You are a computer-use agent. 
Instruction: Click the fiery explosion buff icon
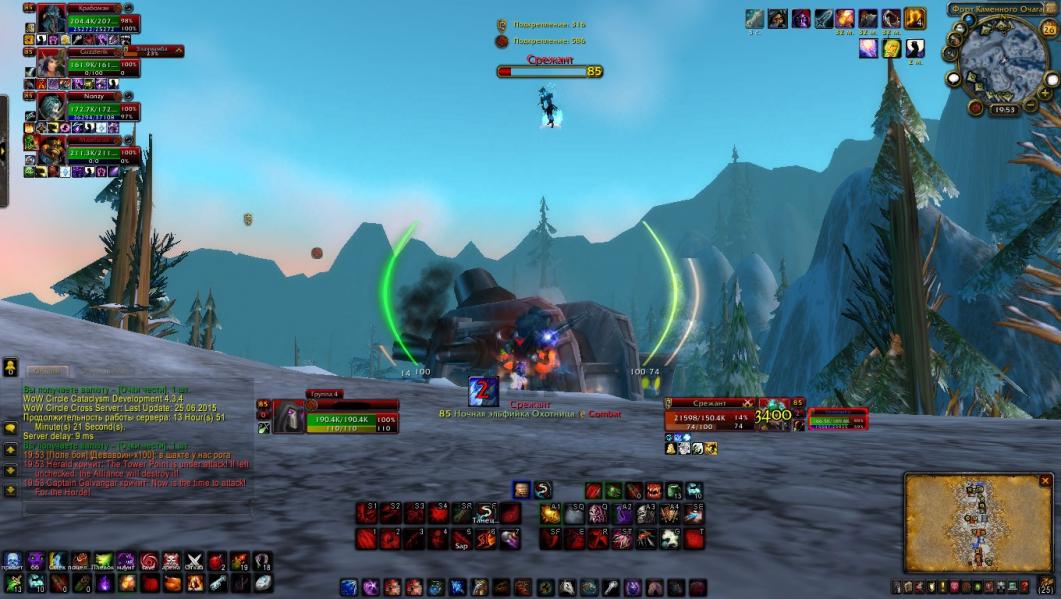pos(845,19)
